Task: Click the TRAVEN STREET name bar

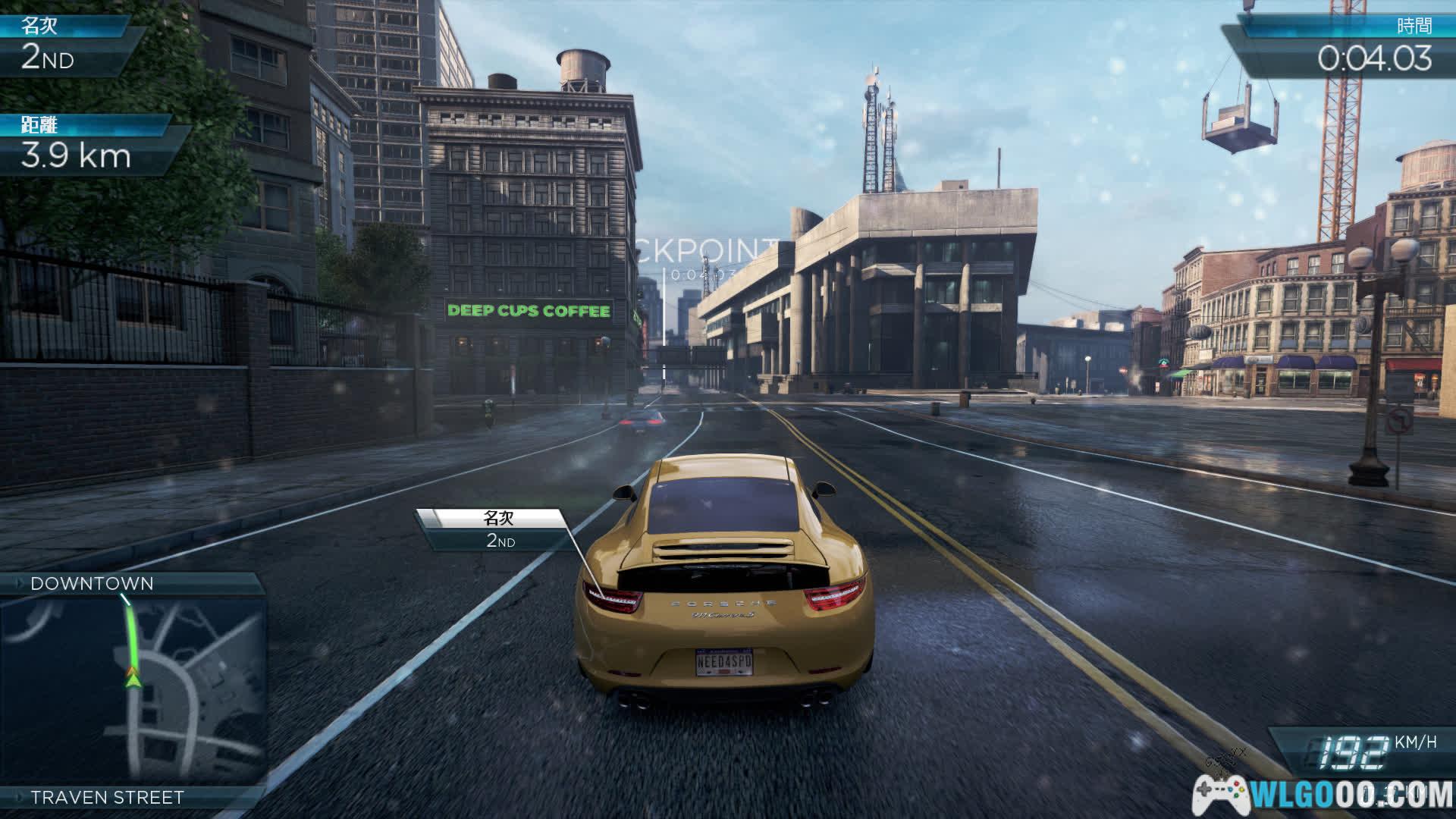Action: [107, 797]
